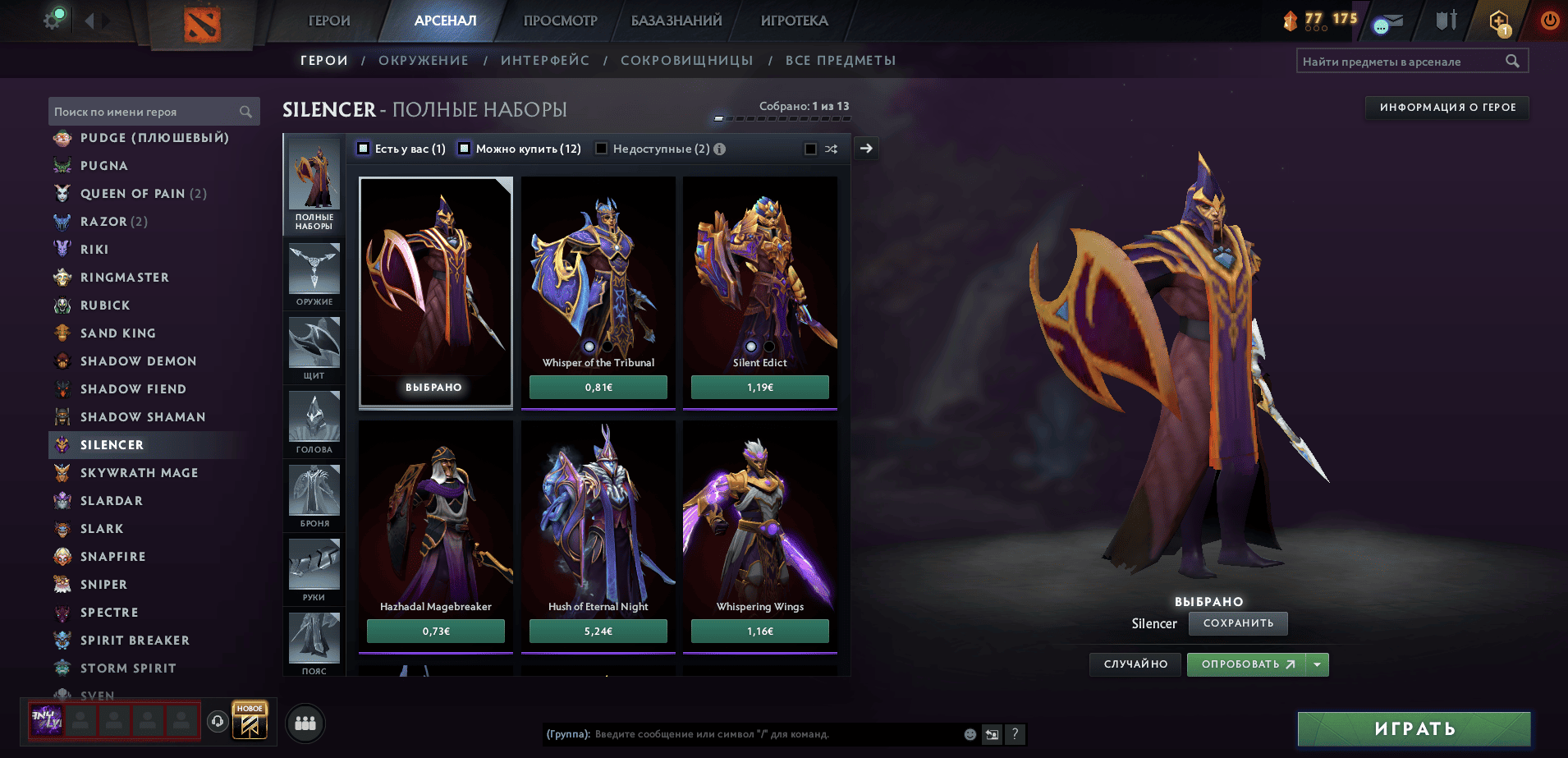Switch to the ПРОСМОТР tab
This screenshot has width=1568, height=758.
(560, 21)
